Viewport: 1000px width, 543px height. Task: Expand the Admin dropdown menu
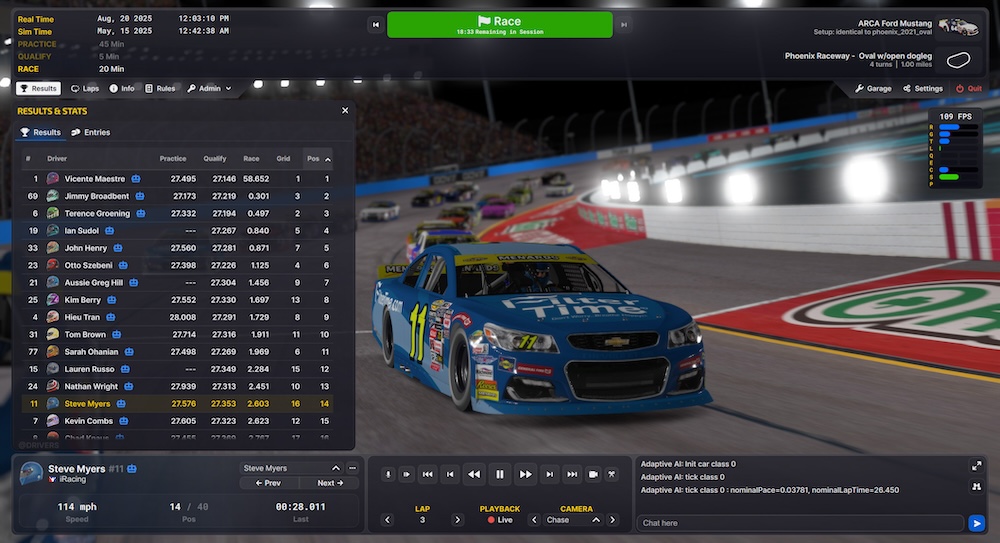click(x=208, y=88)
